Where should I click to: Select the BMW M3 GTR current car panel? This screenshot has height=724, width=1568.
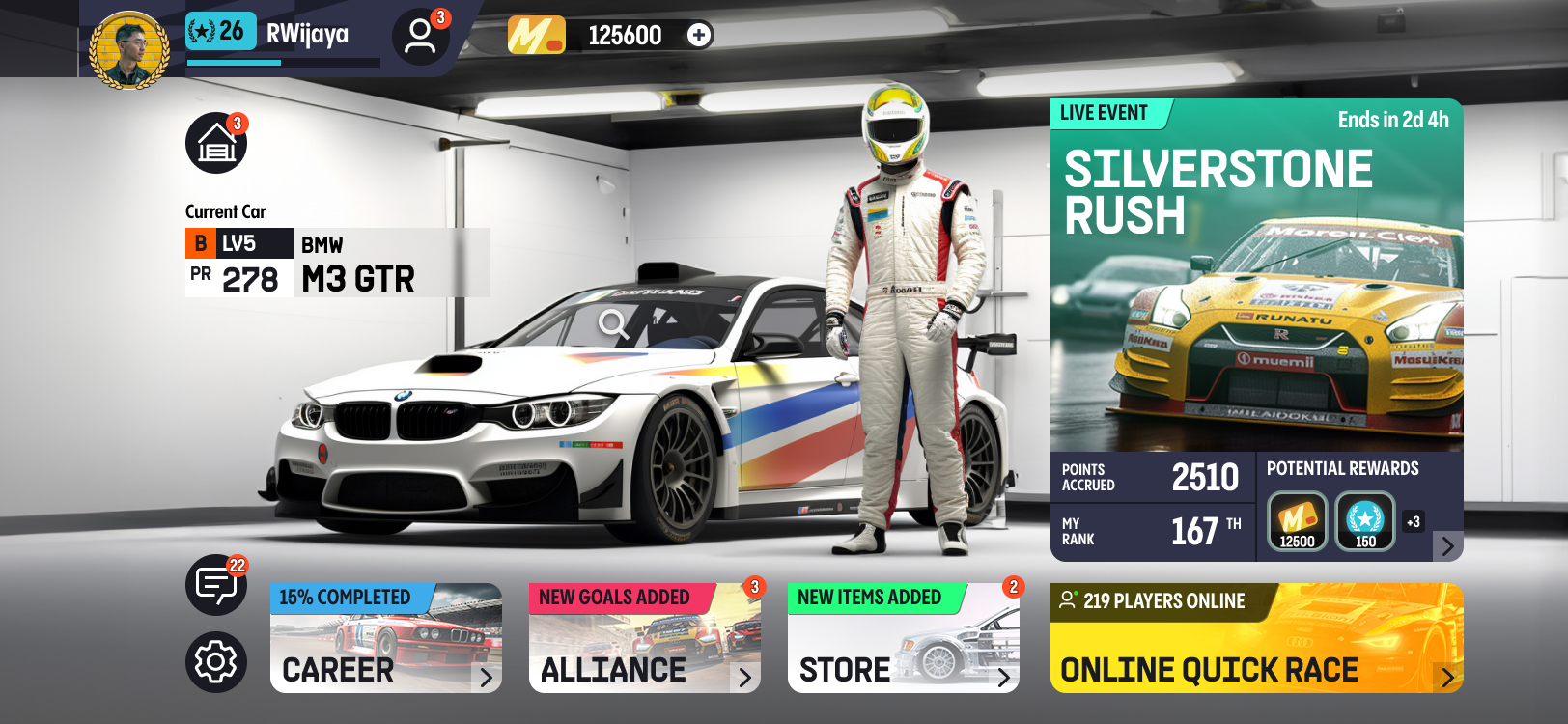point(337,263)
